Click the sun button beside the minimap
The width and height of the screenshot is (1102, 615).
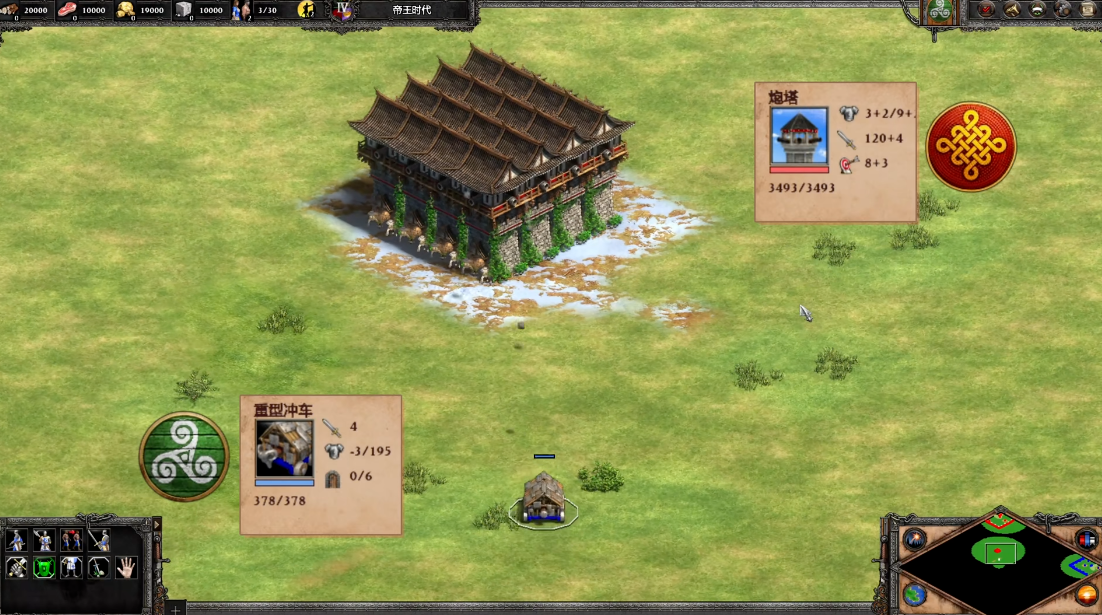1086,594
